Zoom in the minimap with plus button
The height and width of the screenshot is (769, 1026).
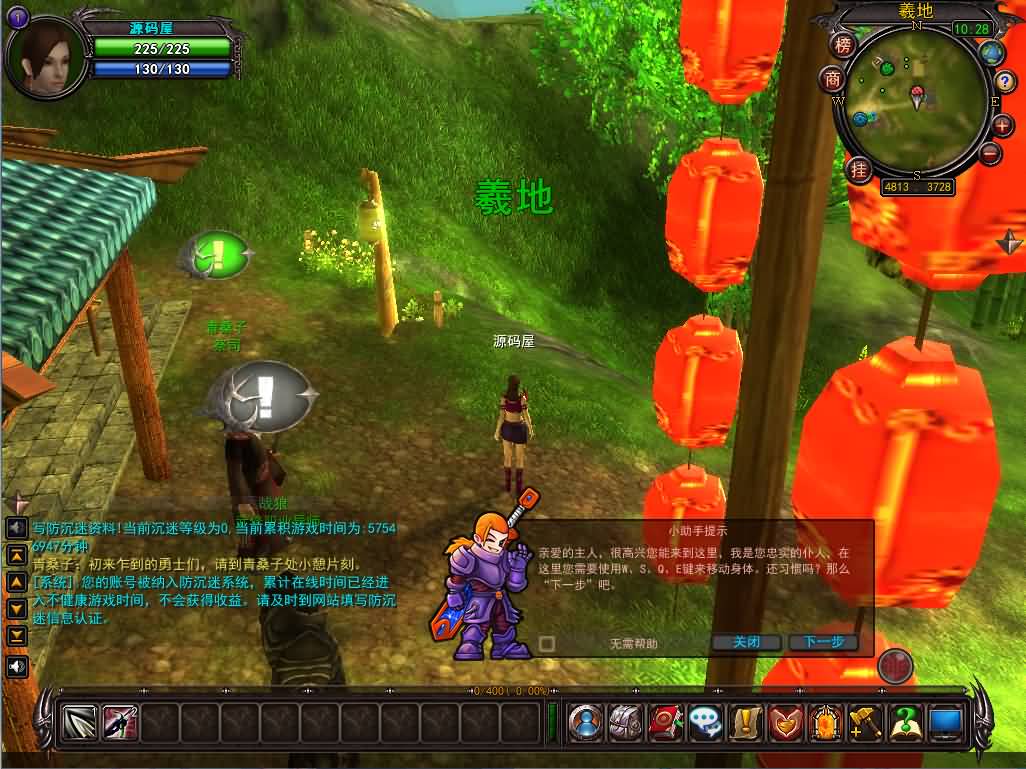point(1002,126)
